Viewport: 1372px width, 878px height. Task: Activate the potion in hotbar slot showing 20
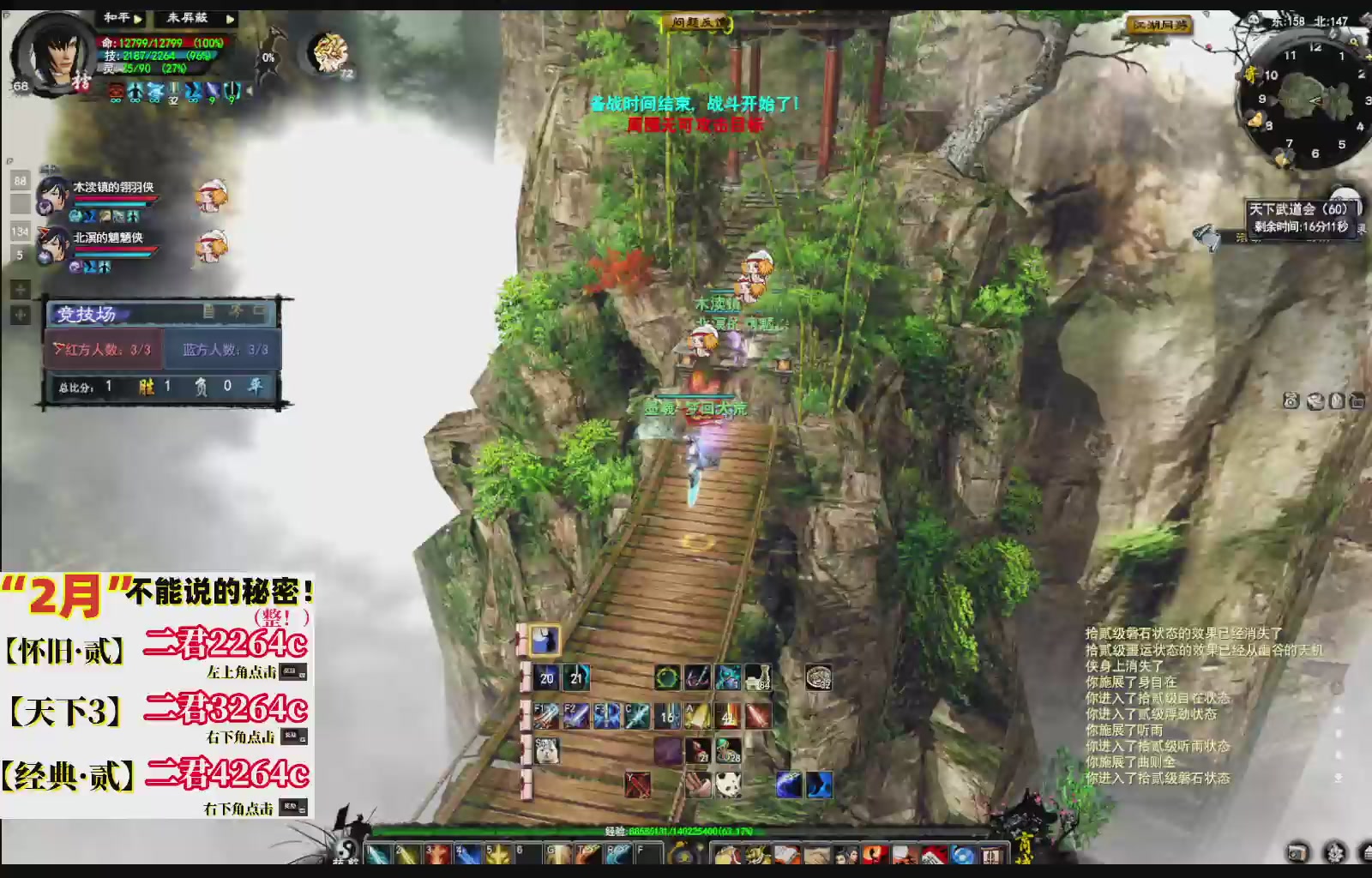(545, 677)
